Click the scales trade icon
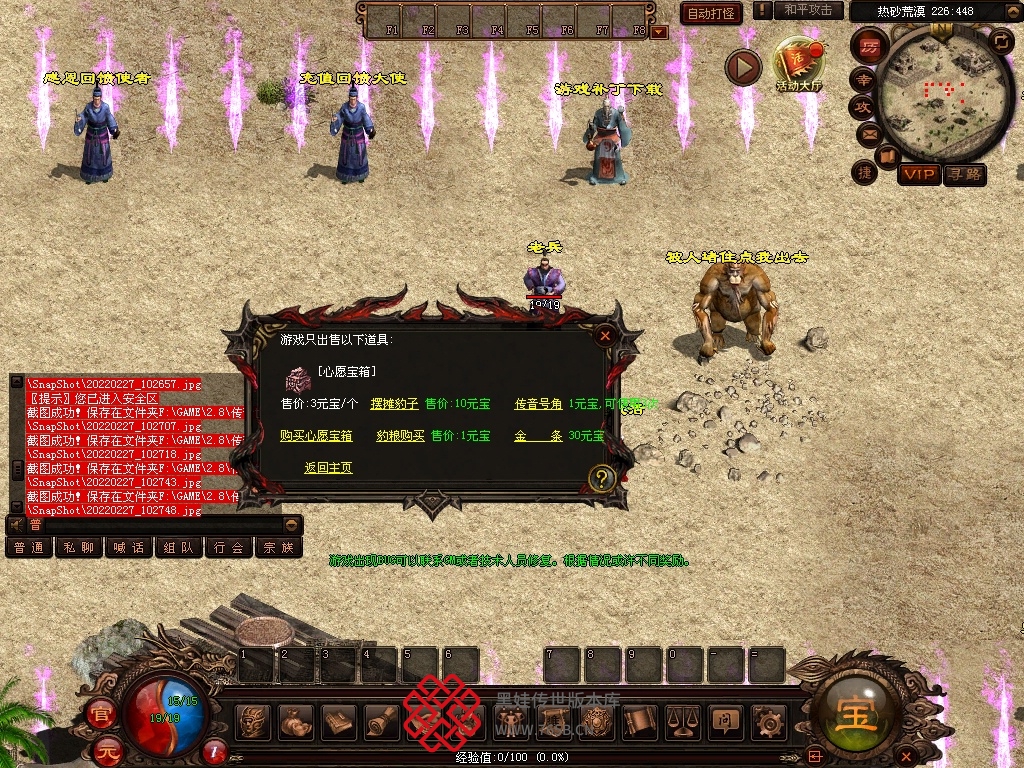Viewport: 1024px width, 768px height. 682,720
